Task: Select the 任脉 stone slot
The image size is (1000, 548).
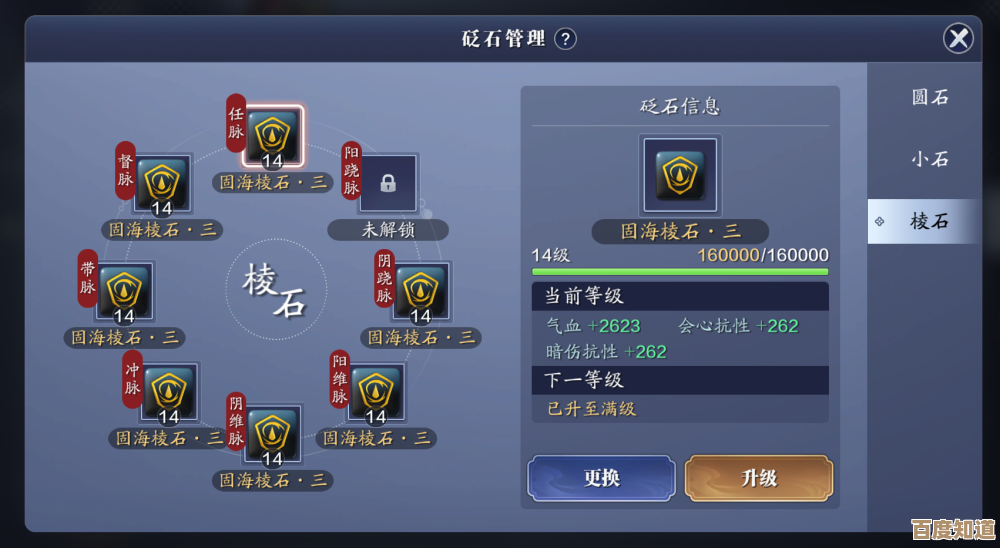Action: (x=272, y=136)
